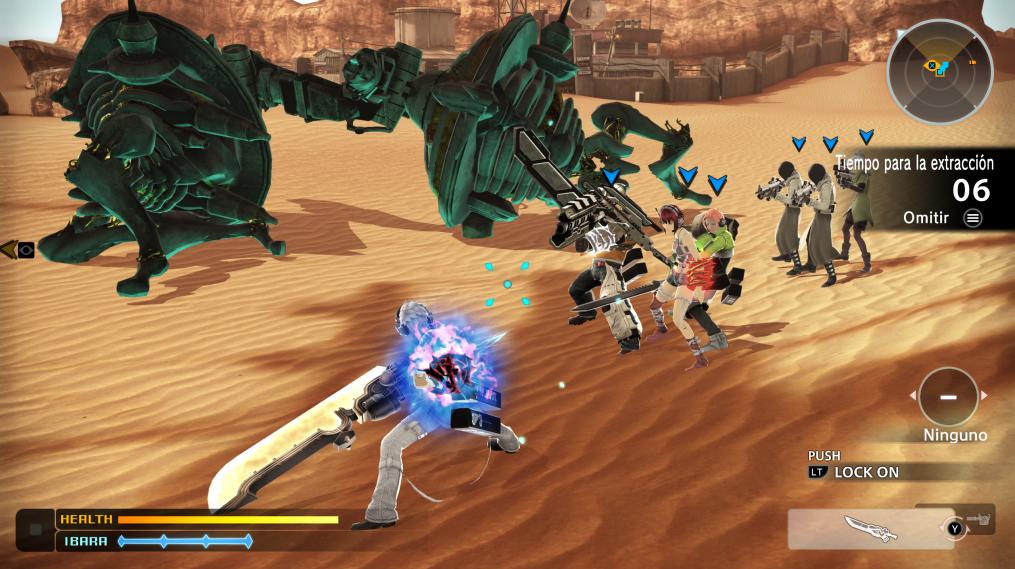
Task: Switch to the secondary gun weapon slot
Action: [978, 518]
